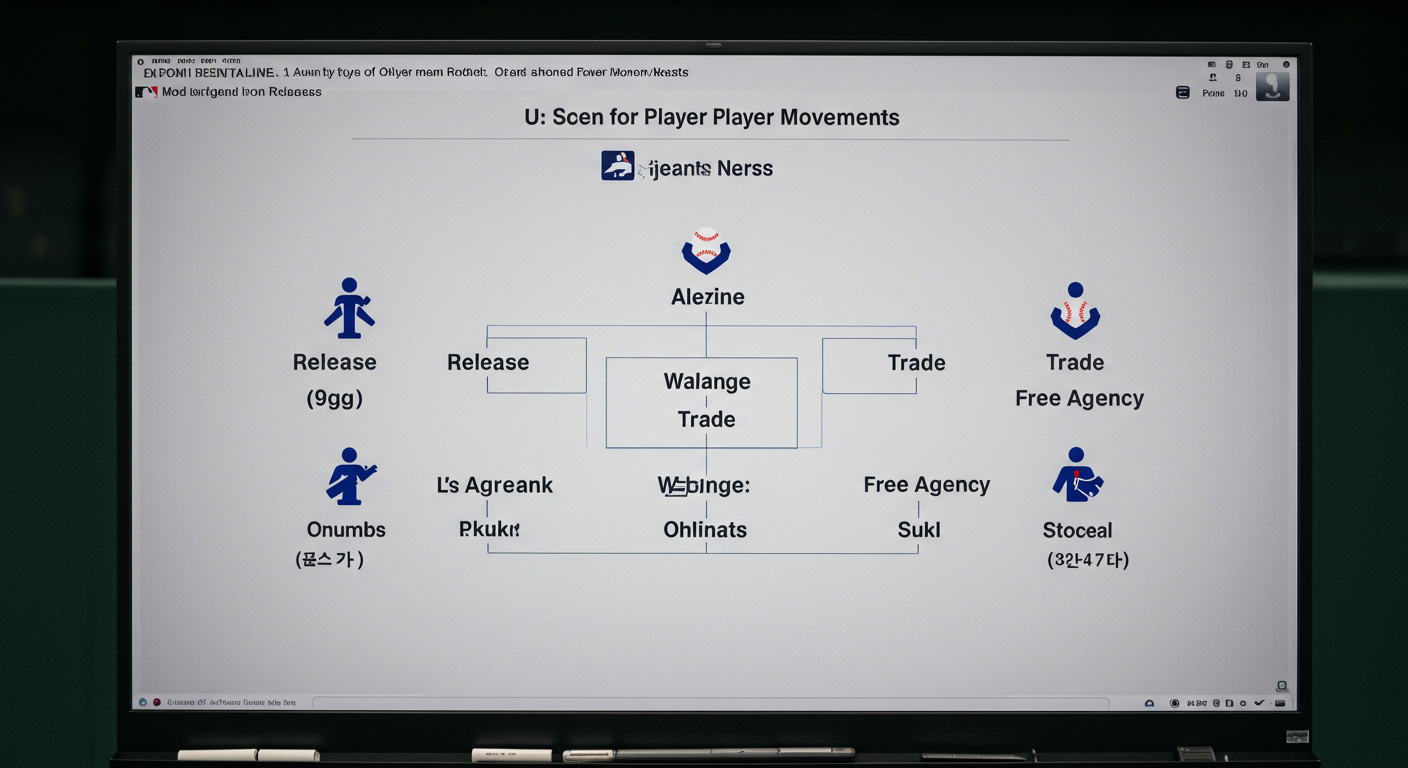Open the Mod lorigend lion Releases link
Viewport: 1408px width, 768px height.
point(241,92)
